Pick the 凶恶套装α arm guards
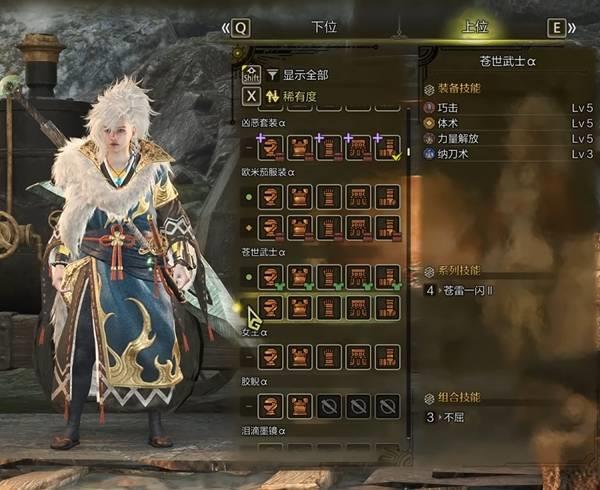Image resolution: width=600 pixels, height=490 pixels. pyautogui.click(x=328, y=149)
